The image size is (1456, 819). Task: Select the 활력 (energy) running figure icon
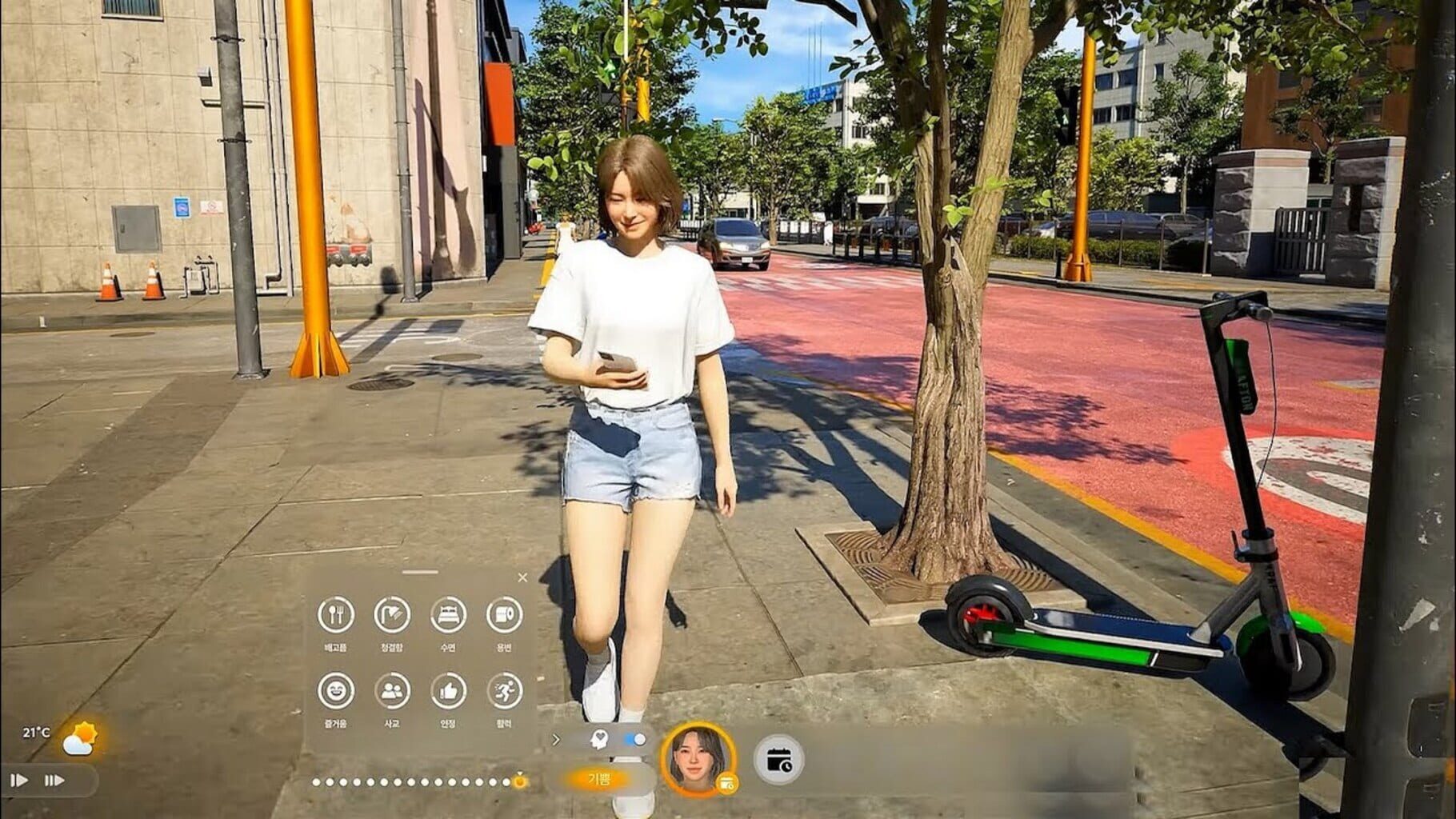[x=505, y=690]
